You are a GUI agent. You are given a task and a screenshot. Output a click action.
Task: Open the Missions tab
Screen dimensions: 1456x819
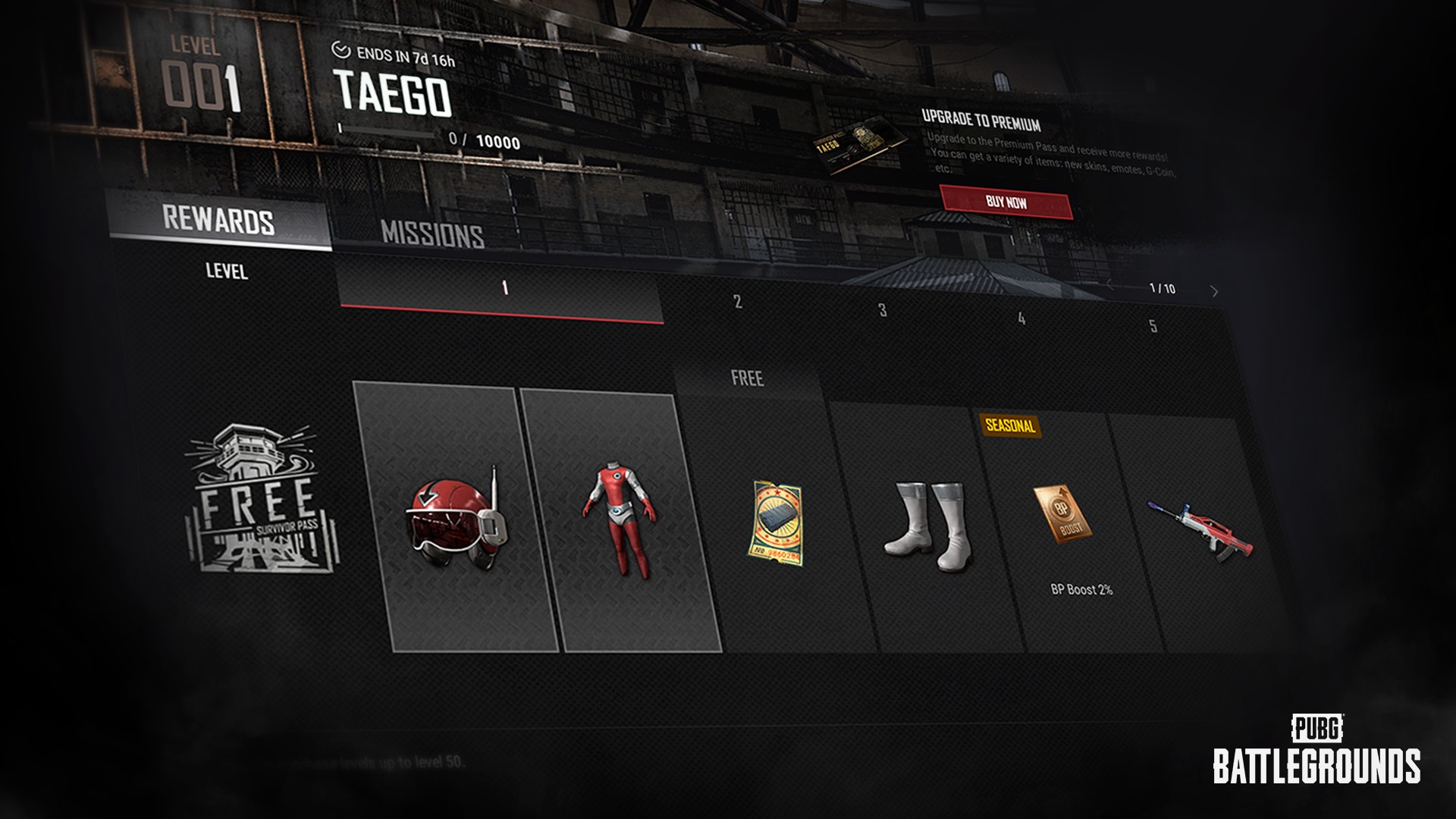click(432, 234)
